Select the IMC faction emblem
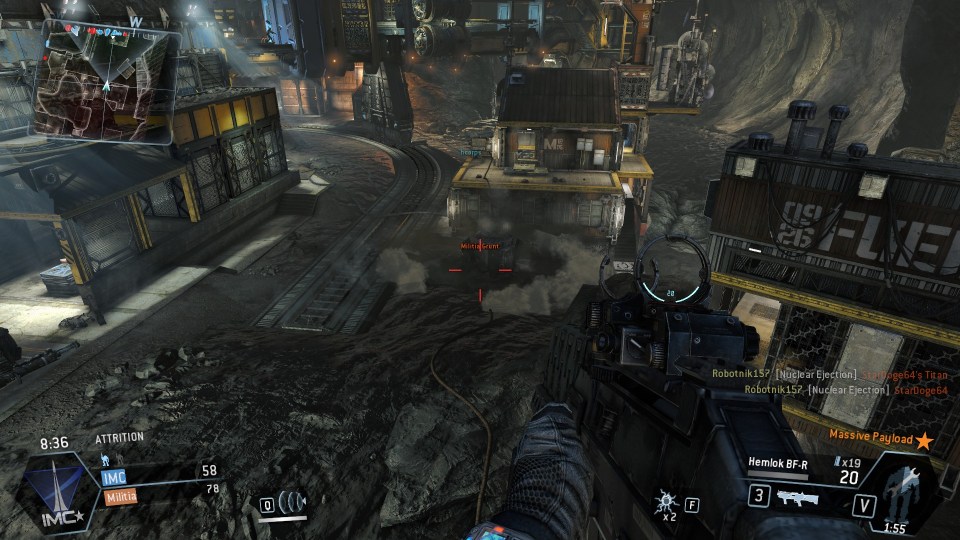The image size is (960, 540). [x=62, y=490]
